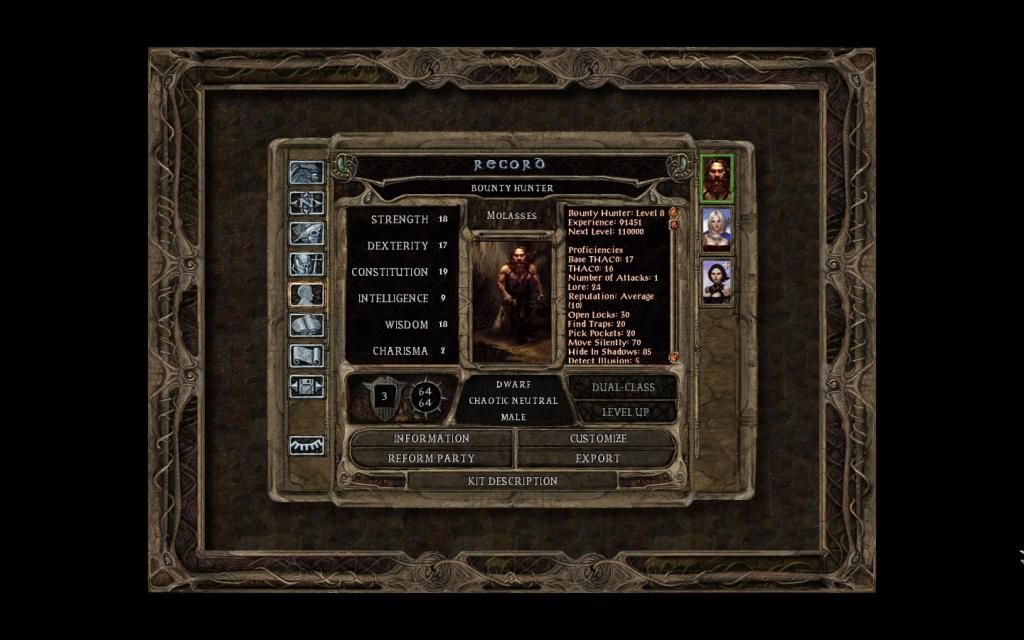Click the stats list scroll-down arrow
The image size is (1024, 640).
click(x=674, y=357)
